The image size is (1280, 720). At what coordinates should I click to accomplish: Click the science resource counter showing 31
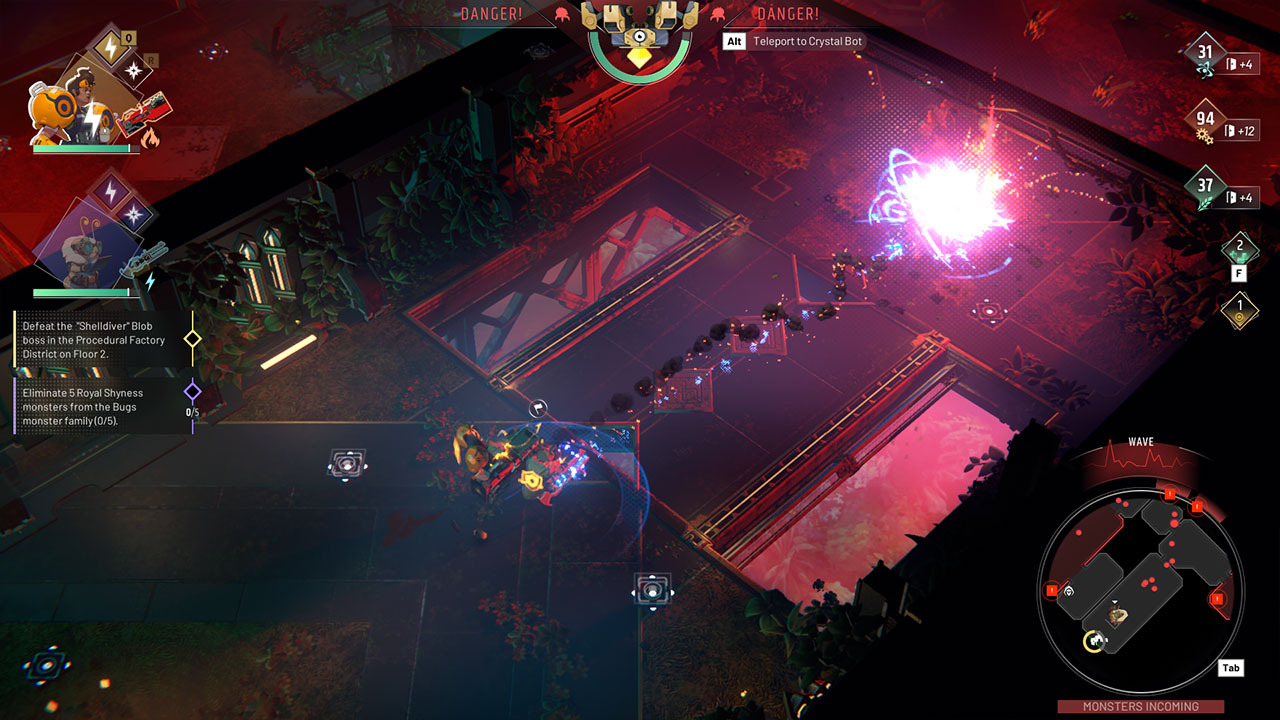point(1205,53)
